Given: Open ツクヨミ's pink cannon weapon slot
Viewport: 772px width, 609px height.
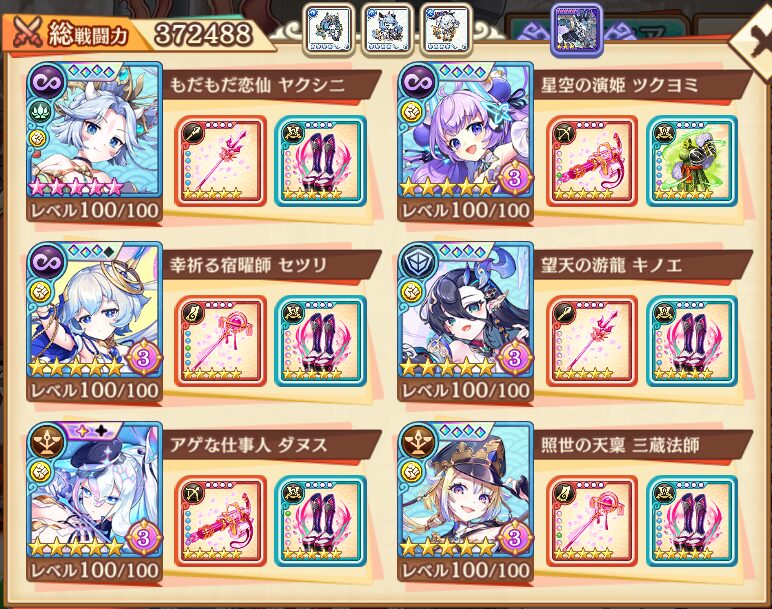Looking at the screenshot, I should (591, 160).
